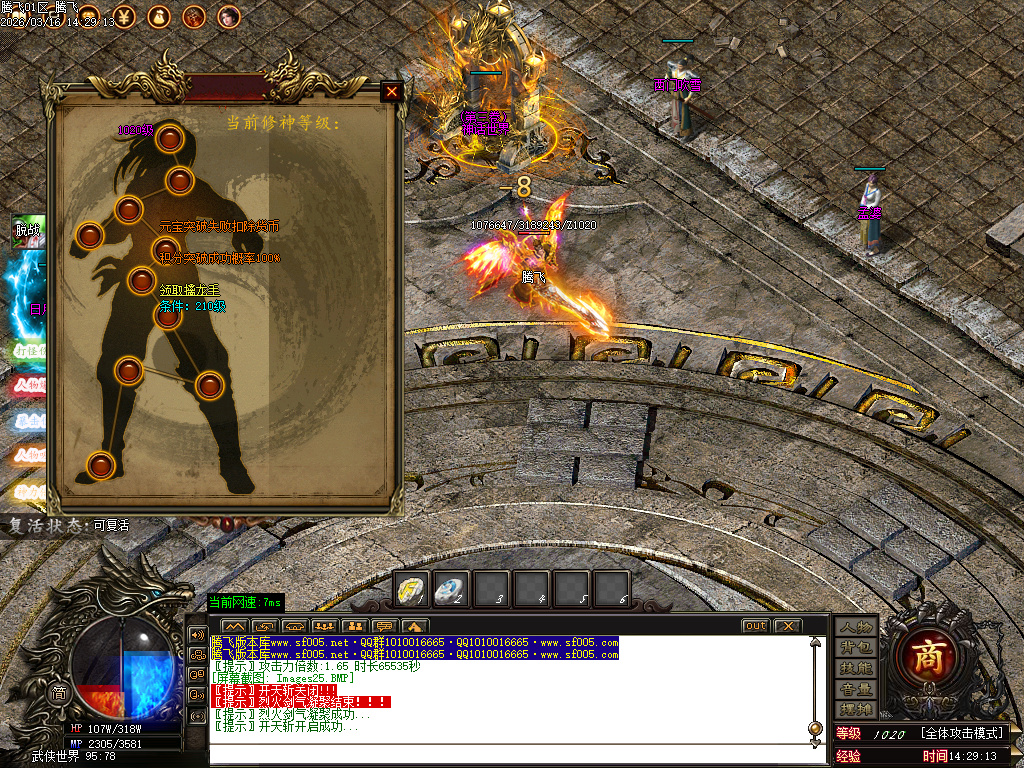Select the 积分突破成功概率100% option
Viewport: 1024px width, 768px height.
pos(220,258)
